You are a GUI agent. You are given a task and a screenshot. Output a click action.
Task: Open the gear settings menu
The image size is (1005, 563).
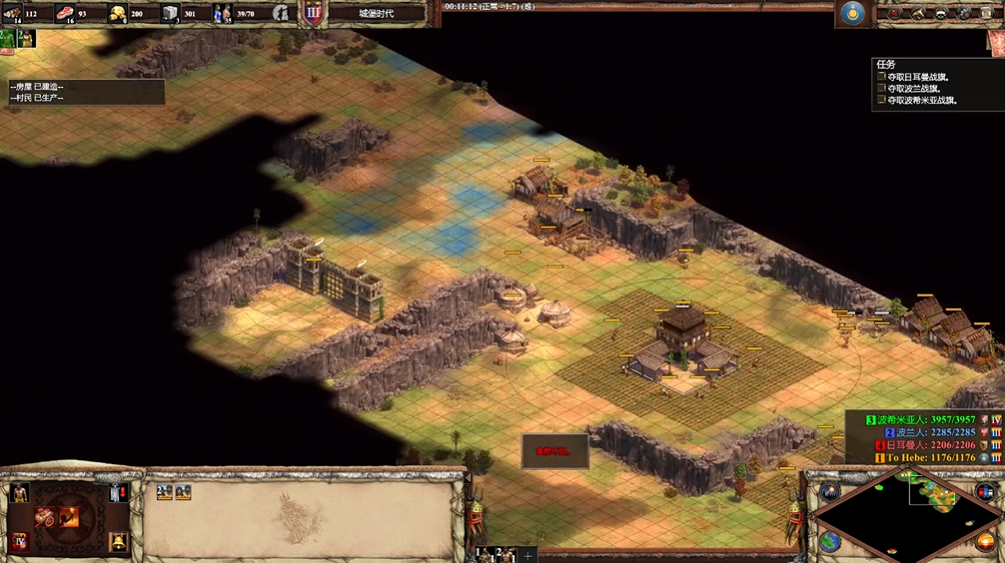[964, 13]
